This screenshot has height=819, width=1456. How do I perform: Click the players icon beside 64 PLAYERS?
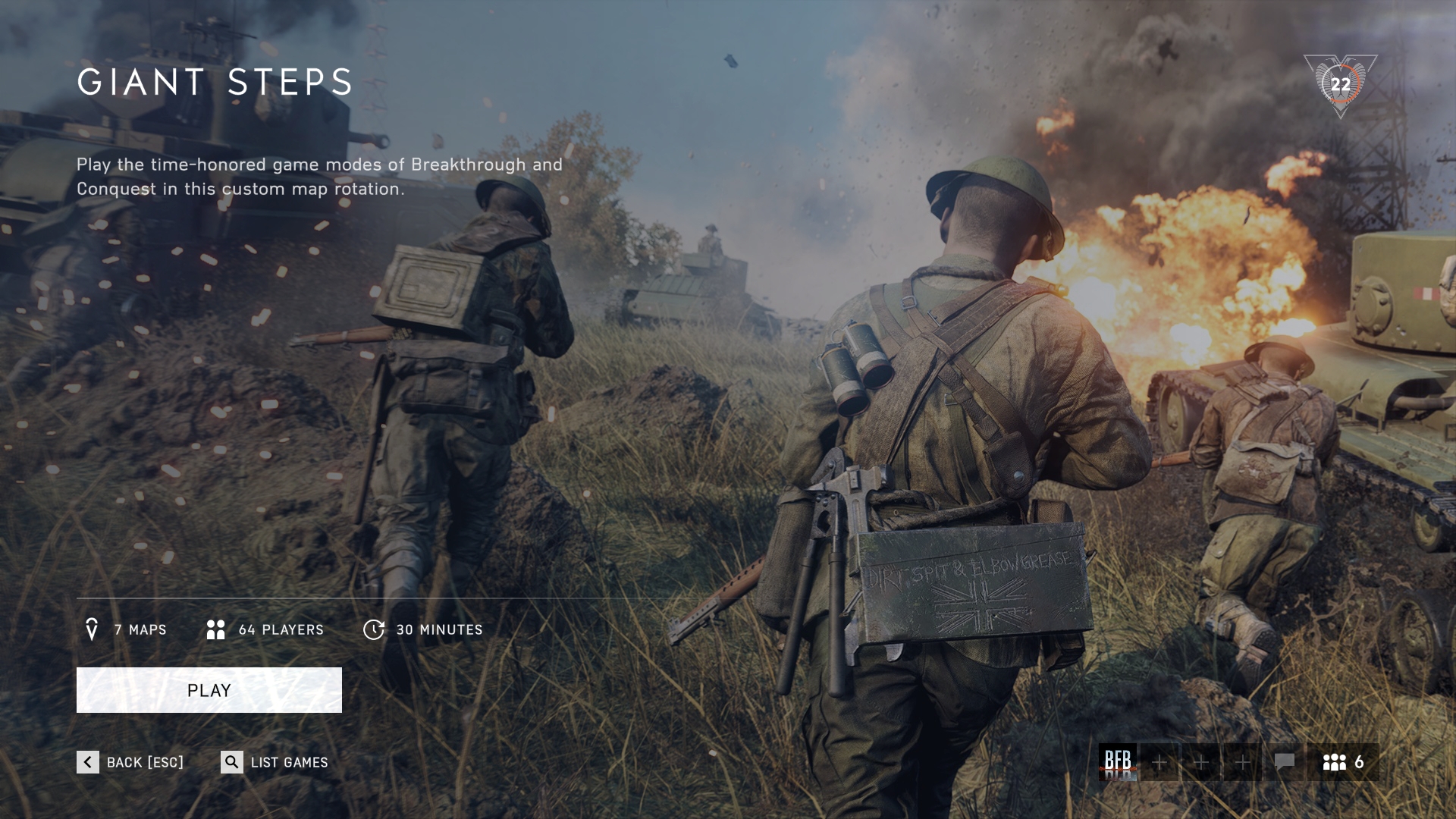[215, 629]
